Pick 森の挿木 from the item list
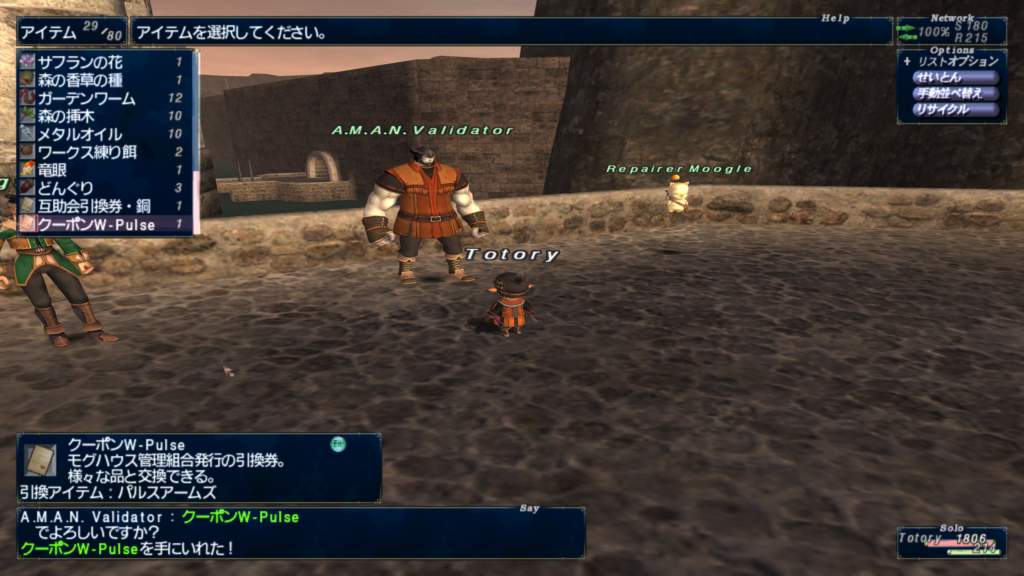1024x576 pixels. 100,116
